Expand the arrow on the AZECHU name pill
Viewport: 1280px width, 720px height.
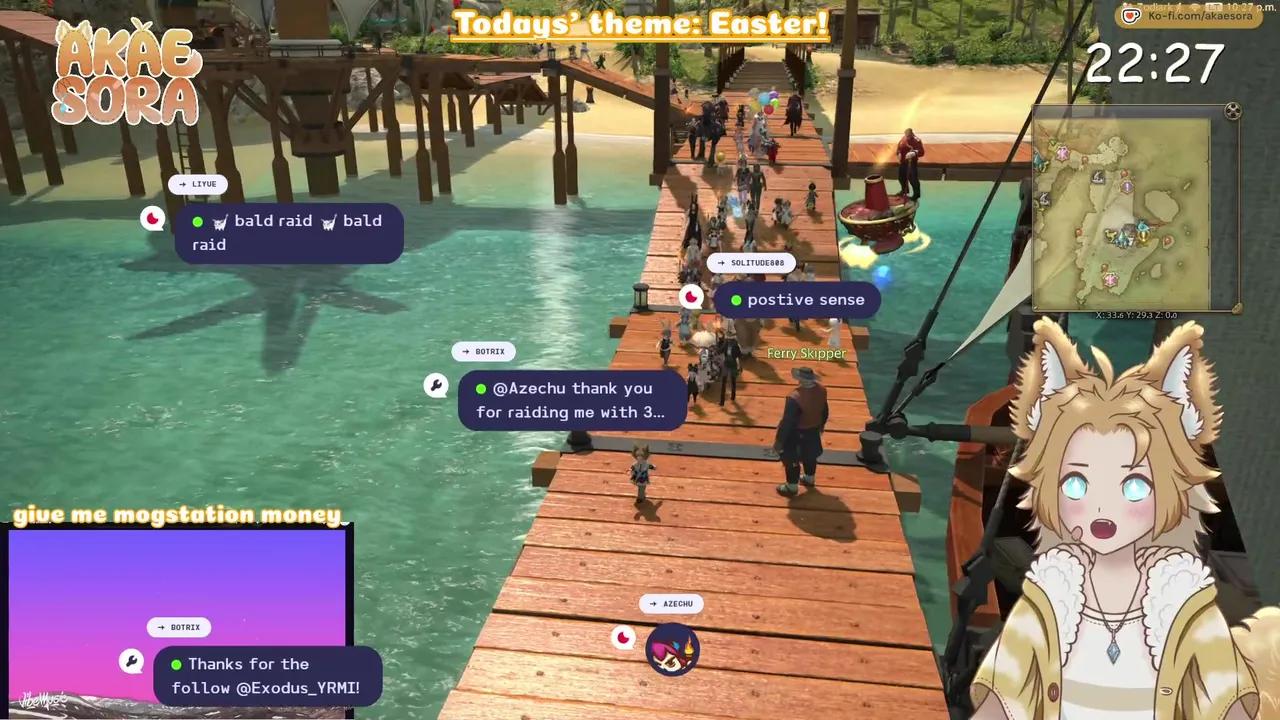point(652,603)
